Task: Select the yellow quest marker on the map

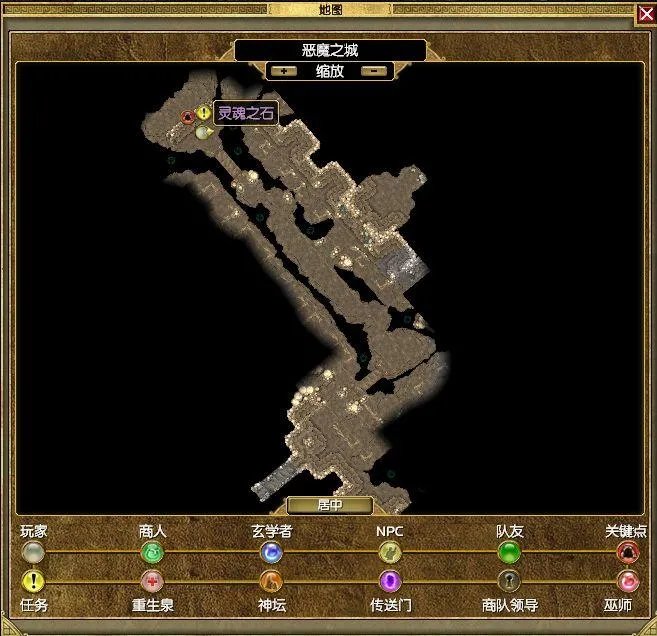Action: pyautogui.click(x=204, y=114)
